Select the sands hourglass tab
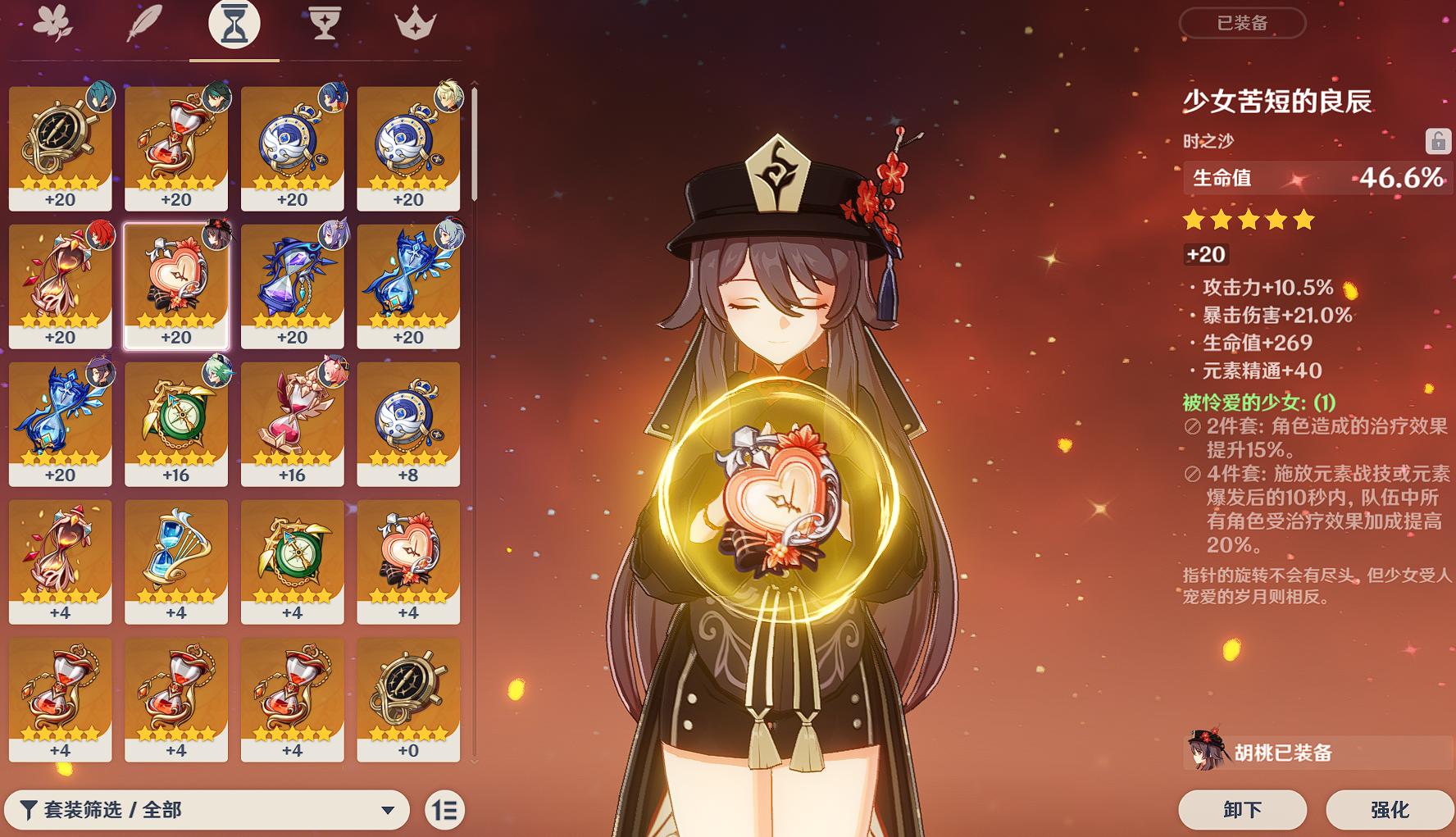Image resolution: width=1456 pixels, height=837 pixels. [x=234, y=23]
